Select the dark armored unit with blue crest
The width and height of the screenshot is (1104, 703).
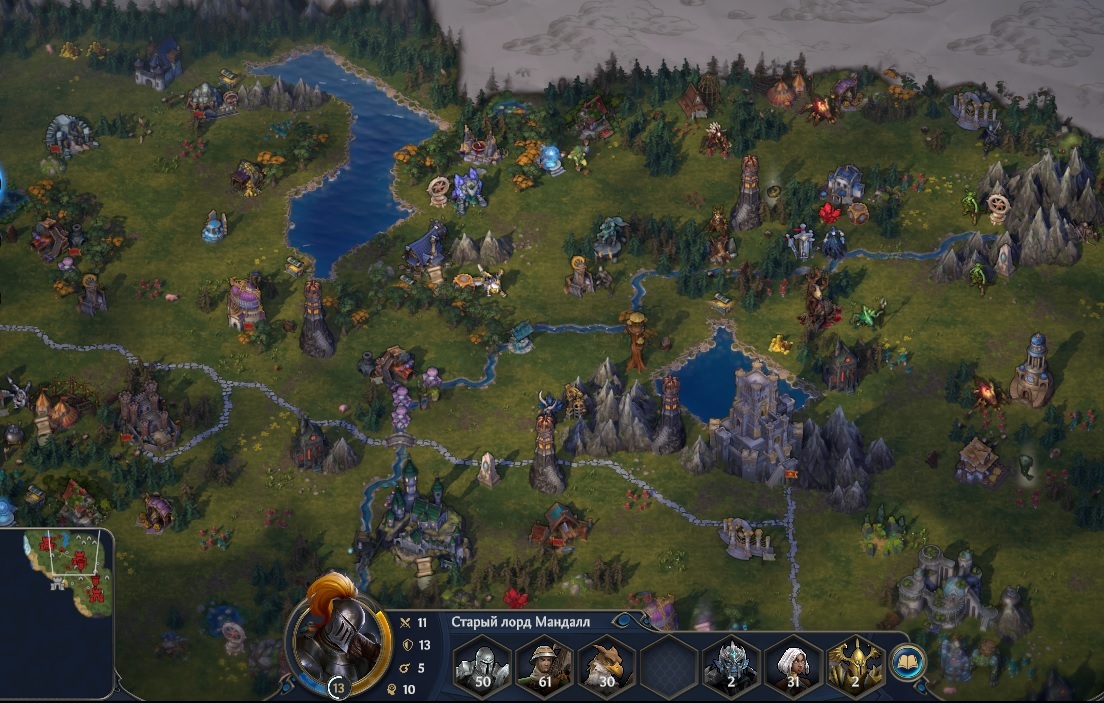click(731, 665)
